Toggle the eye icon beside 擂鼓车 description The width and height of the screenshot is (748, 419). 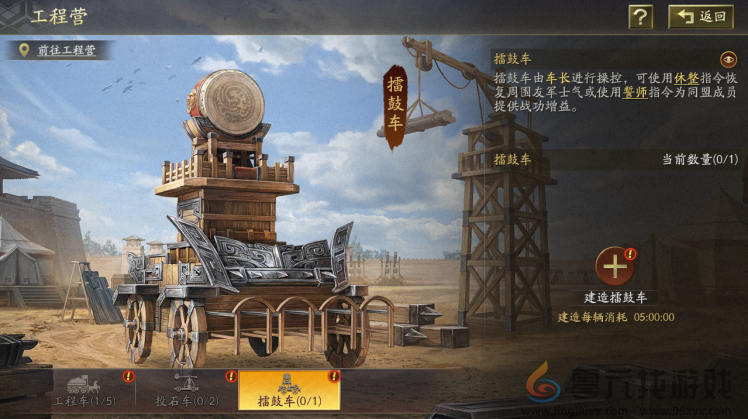click(x=727, y=60)
